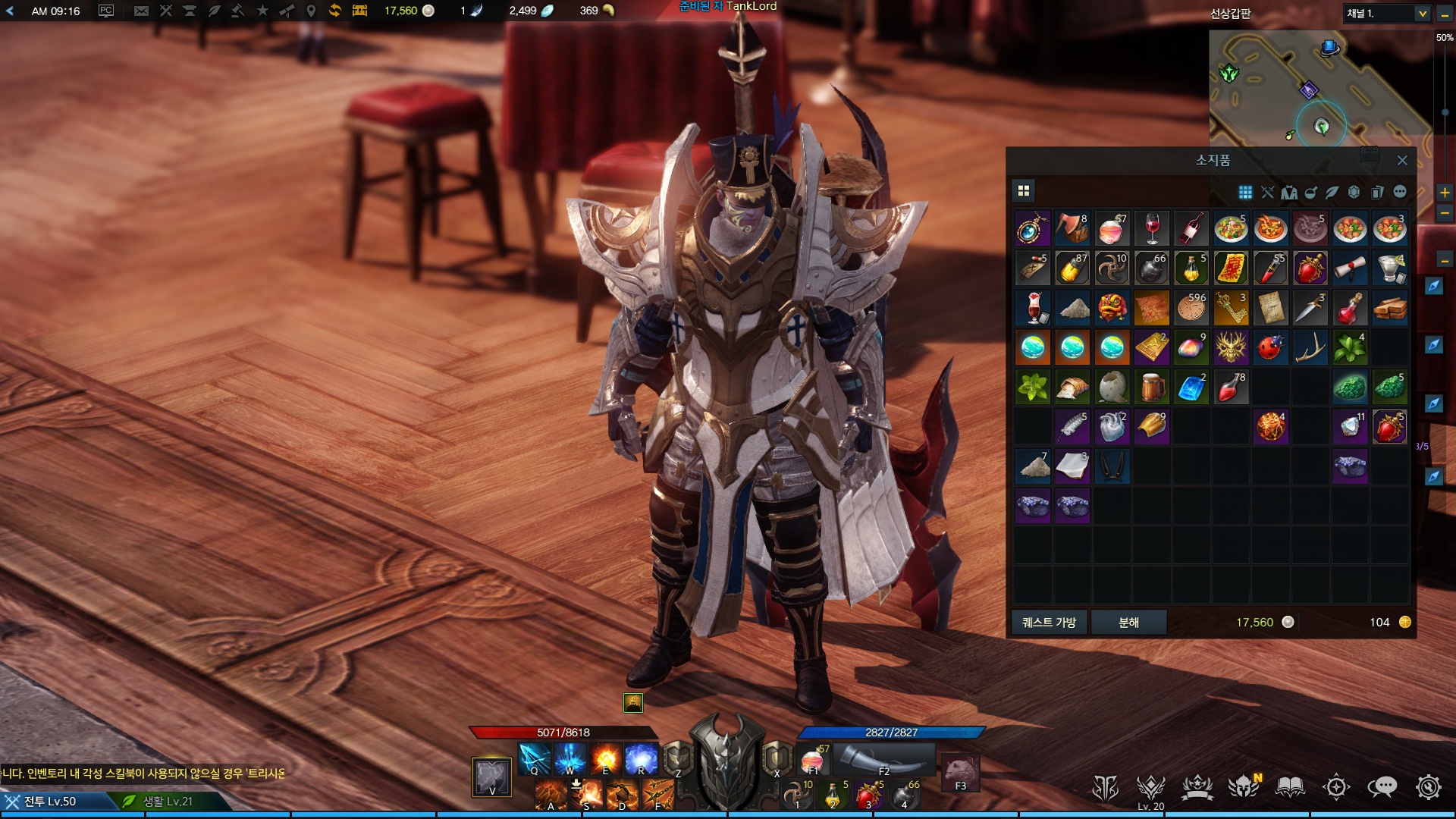
Task: Close the 소지품 inventory window
Action: pyautogui.click(x=1402, y=161)
